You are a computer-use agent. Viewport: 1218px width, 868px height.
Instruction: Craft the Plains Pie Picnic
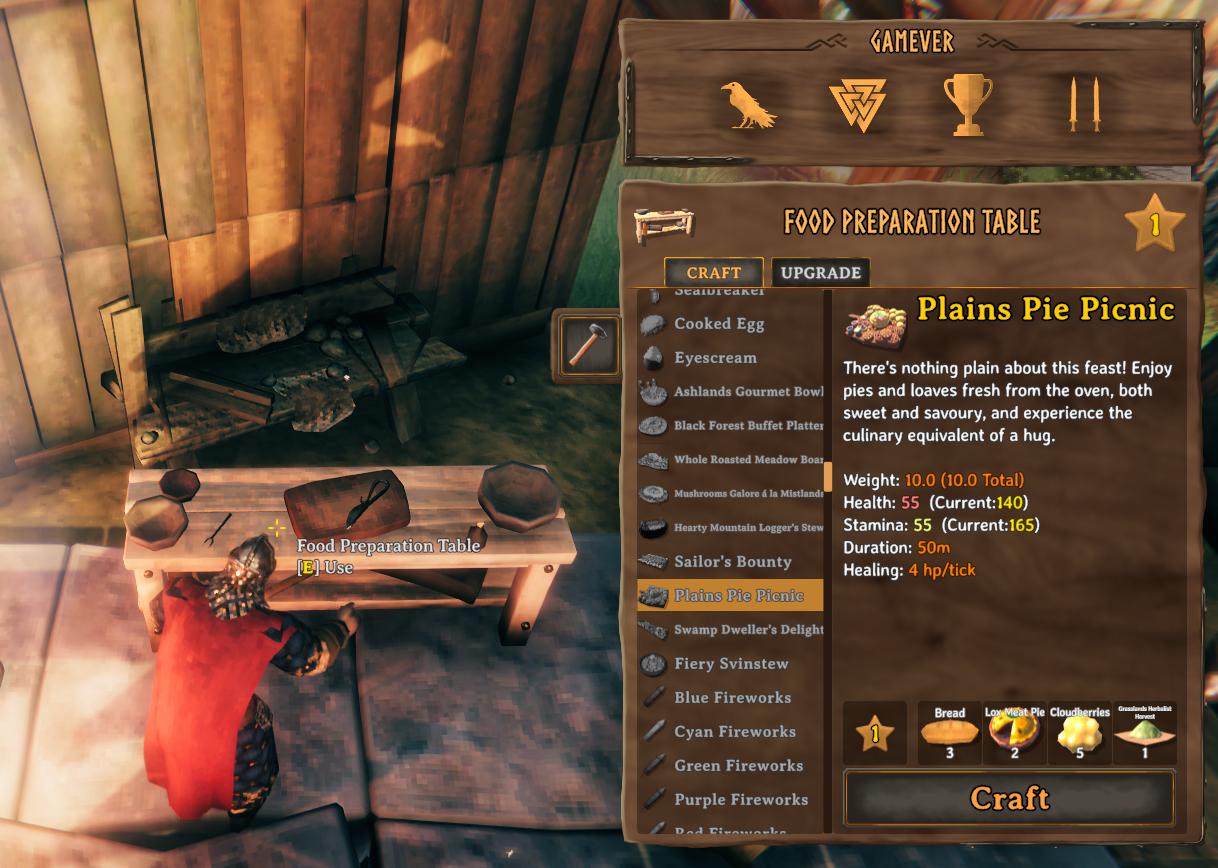click(1009, 798)
